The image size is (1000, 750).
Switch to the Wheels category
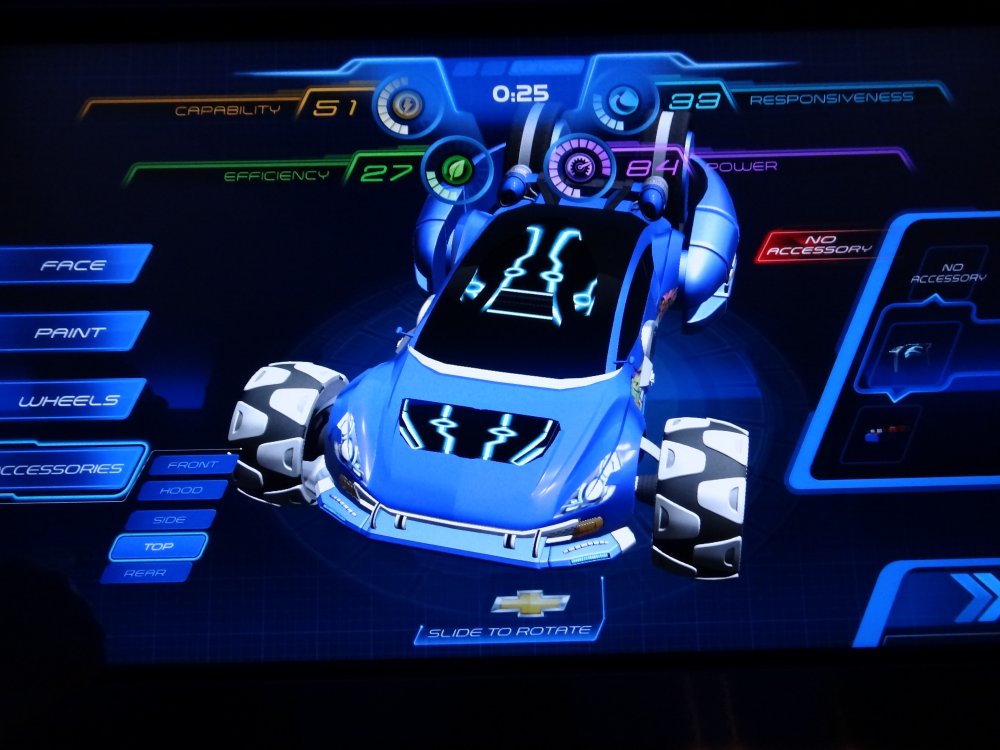coord(69,400)
